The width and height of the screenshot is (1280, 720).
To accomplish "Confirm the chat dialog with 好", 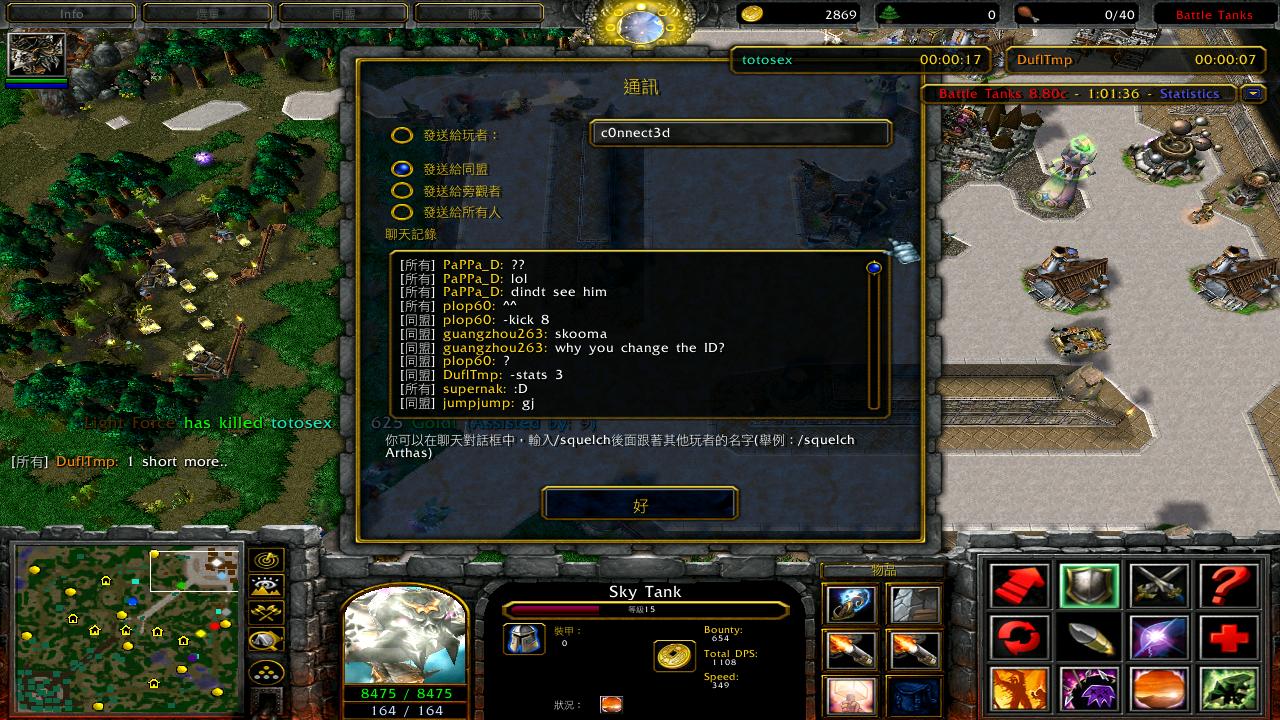I will [x=640, y=504].
